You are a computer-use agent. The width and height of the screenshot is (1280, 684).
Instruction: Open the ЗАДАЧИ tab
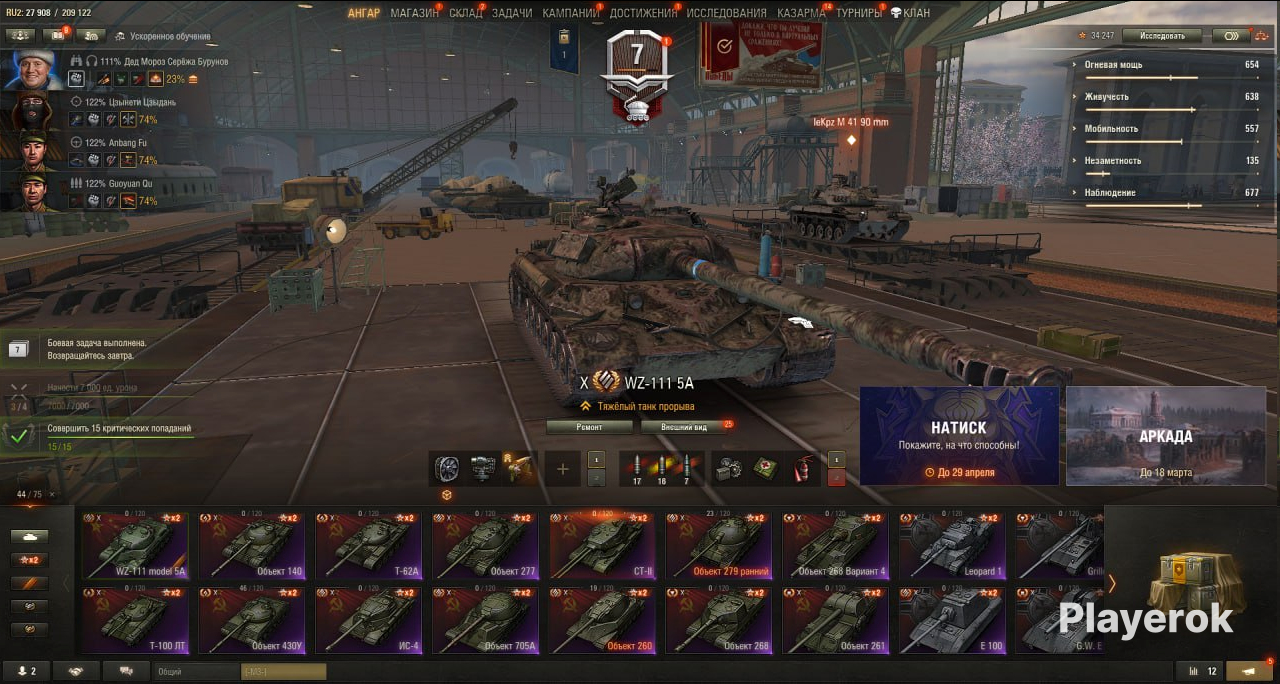[x=512, y=13]
